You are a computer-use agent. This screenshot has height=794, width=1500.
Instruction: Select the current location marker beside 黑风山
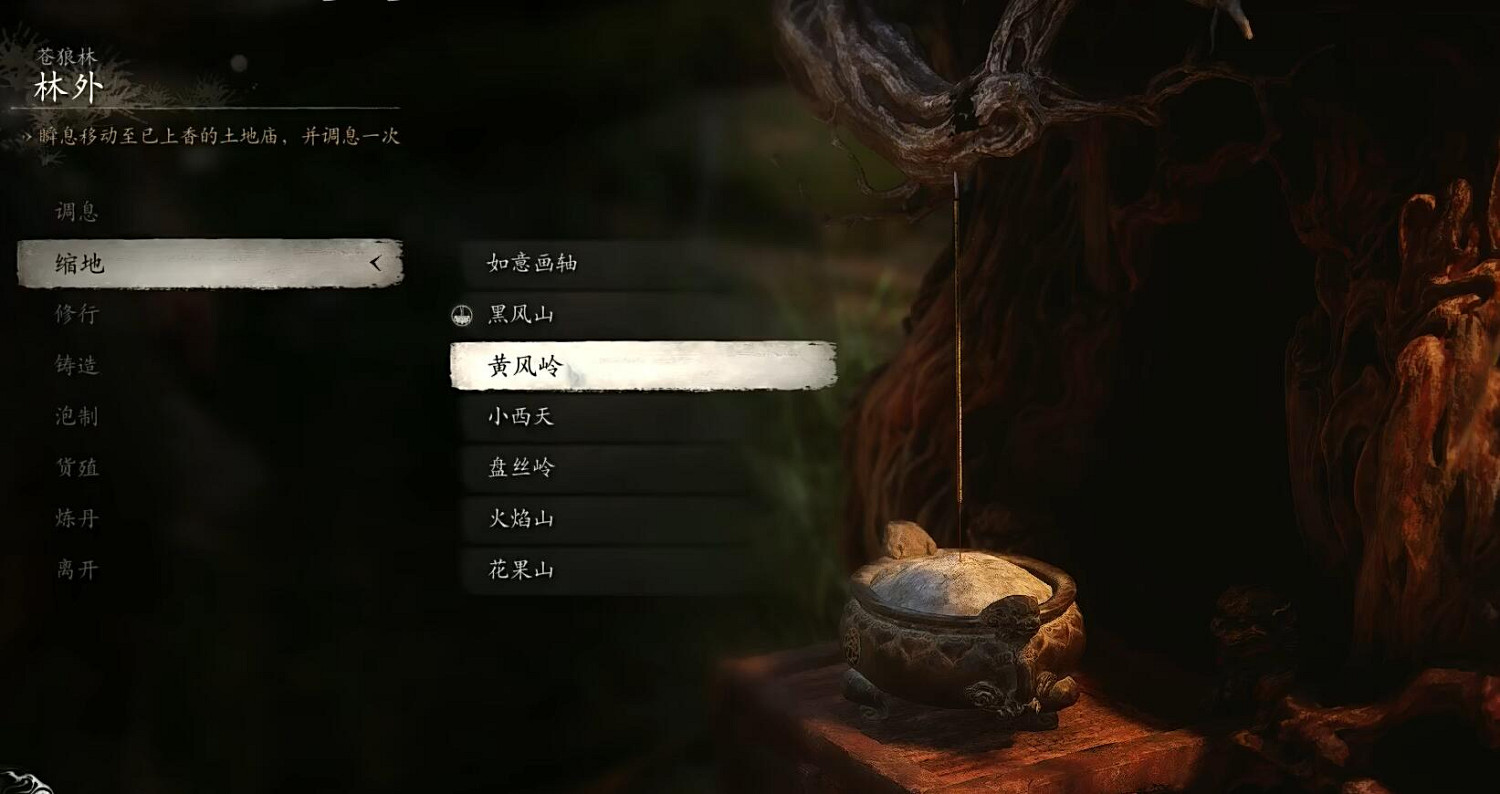[x=462, y=314]
